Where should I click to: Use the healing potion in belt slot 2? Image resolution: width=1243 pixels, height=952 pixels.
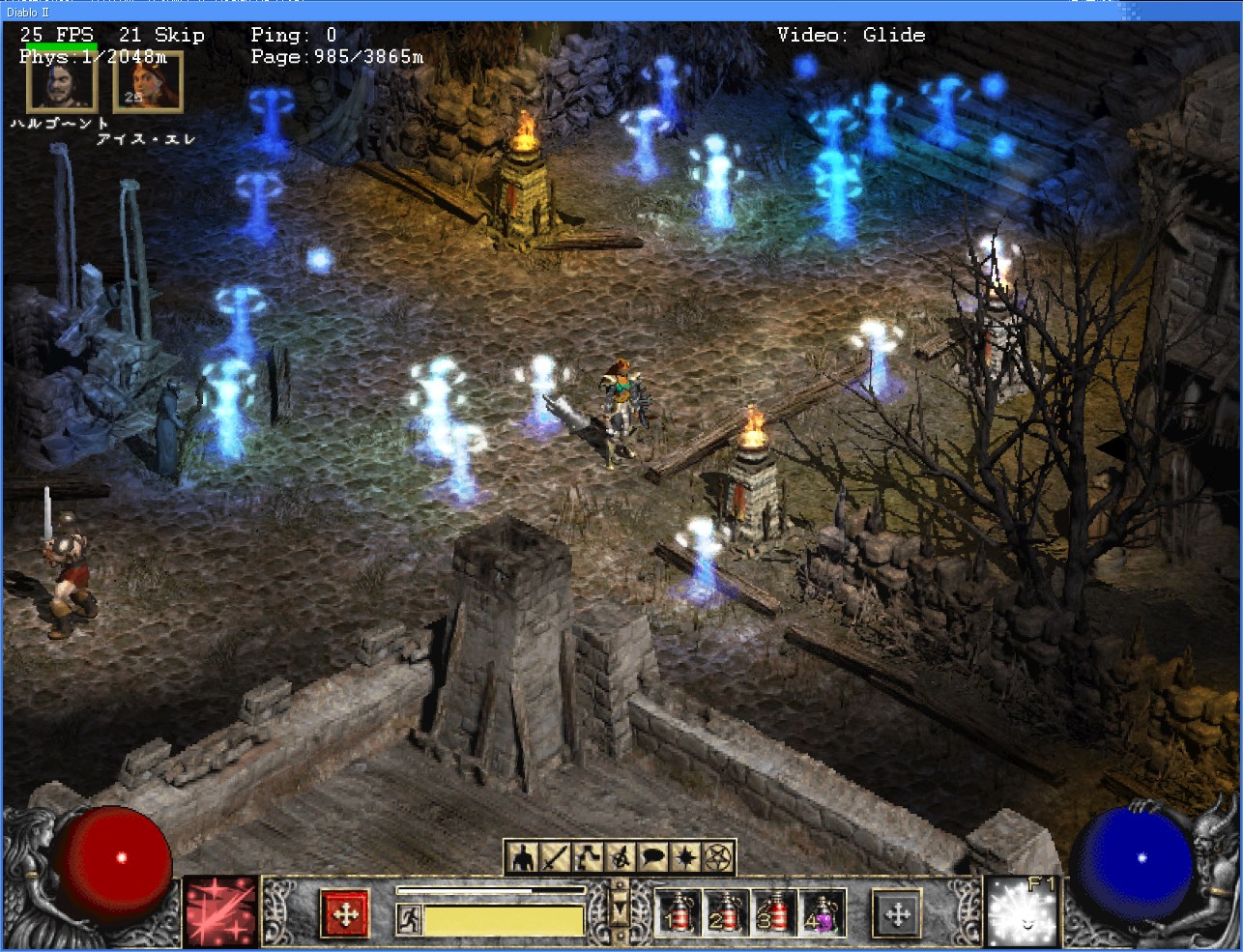click(x=724, y=913)
